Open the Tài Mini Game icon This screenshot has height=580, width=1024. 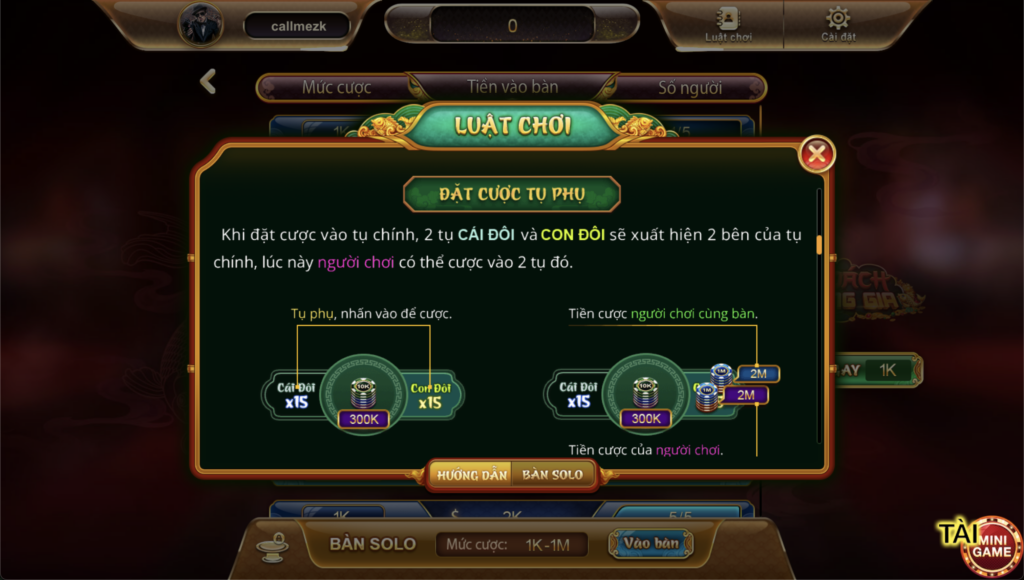pyautogui.click(x=978, y=543)
